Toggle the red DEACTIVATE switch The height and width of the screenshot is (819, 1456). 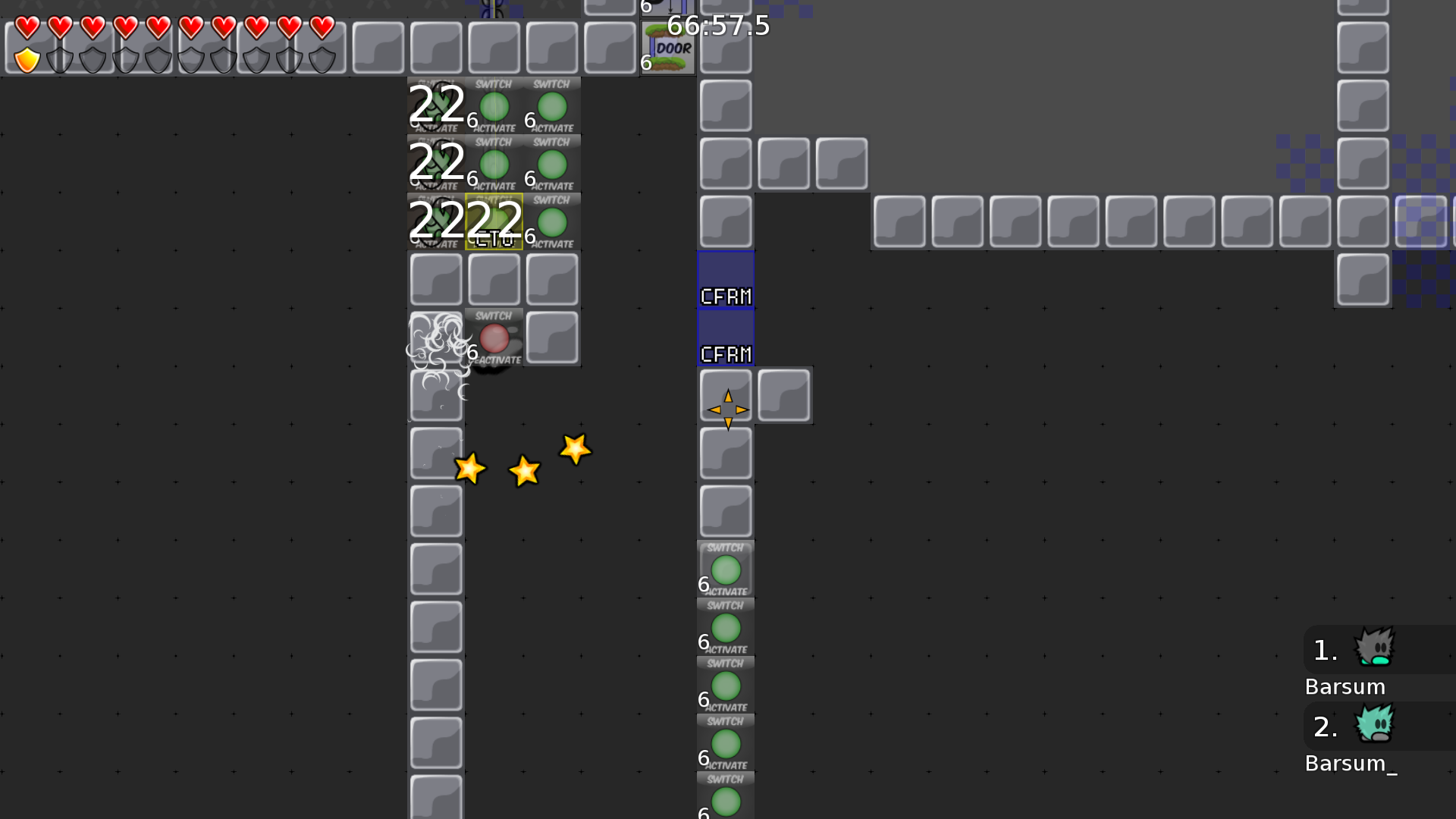(x=495, y=339)
